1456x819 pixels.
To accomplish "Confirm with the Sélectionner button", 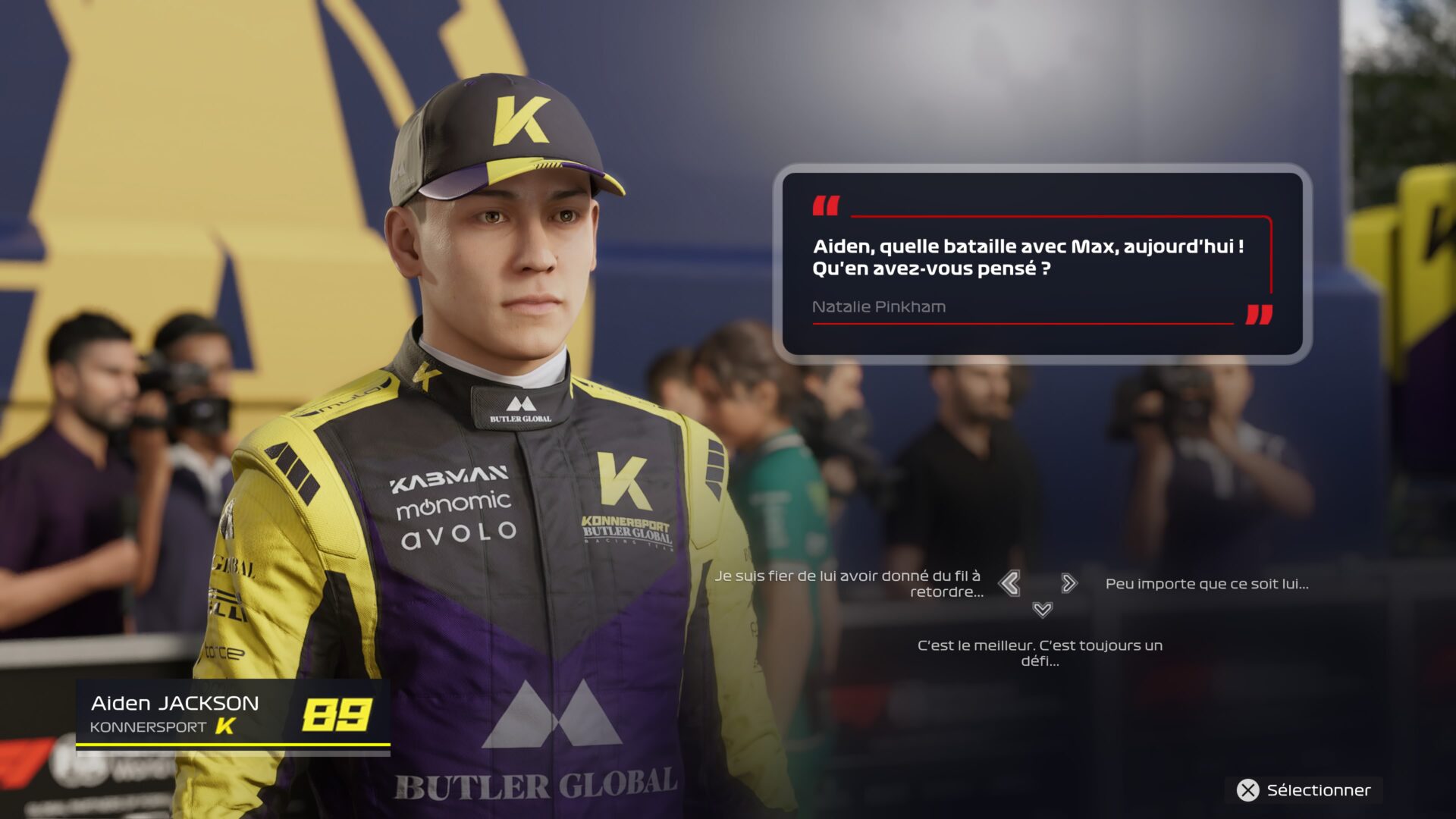I will 1304,790.
